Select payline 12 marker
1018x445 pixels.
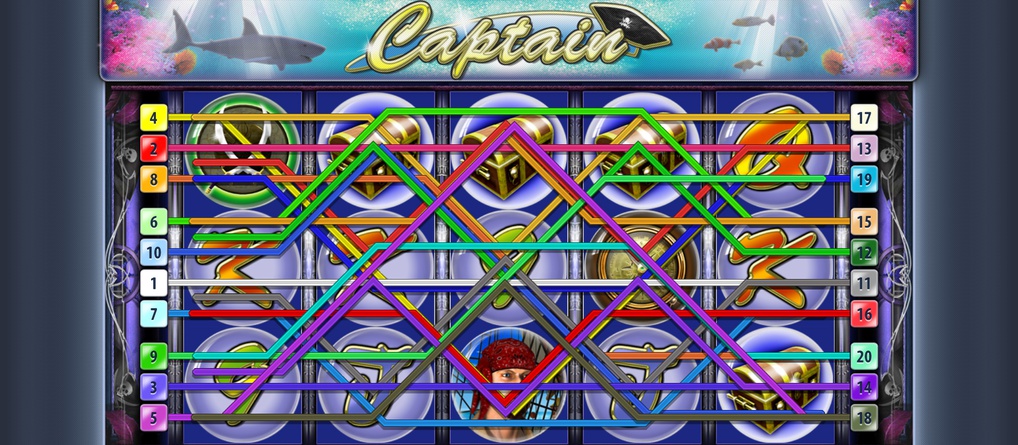click(x=864, y=252)
